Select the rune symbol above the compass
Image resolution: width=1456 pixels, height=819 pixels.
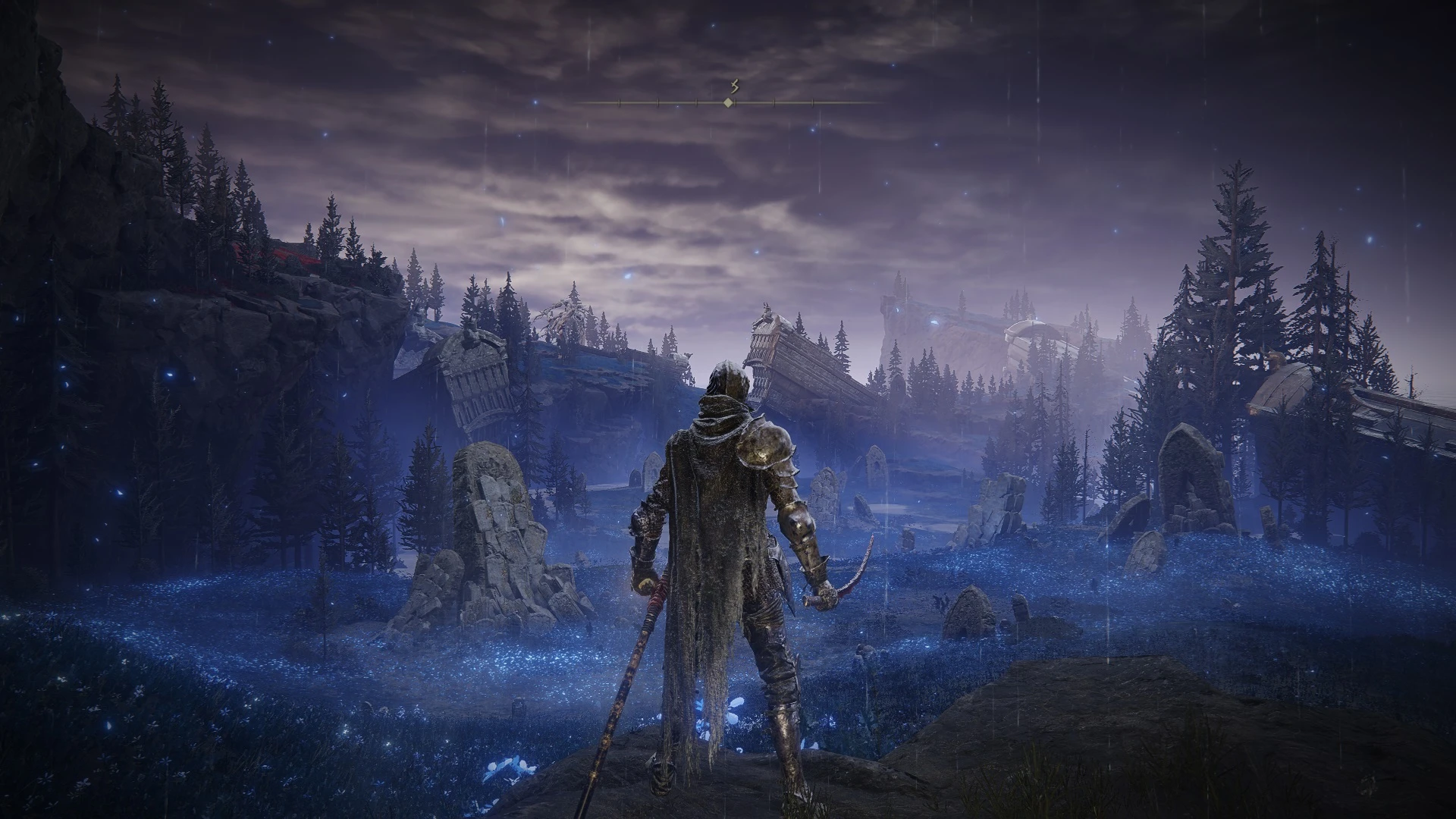pos(733,86)
